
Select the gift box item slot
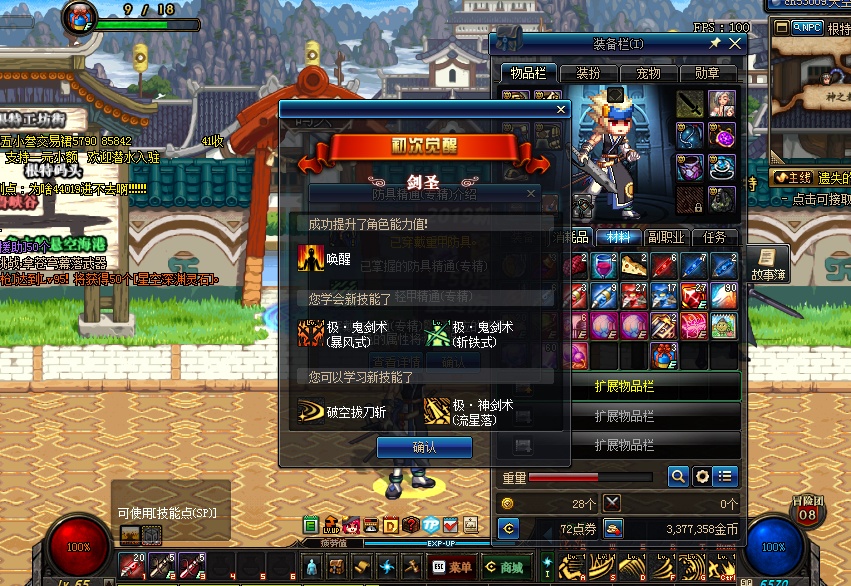click(665, 354)
